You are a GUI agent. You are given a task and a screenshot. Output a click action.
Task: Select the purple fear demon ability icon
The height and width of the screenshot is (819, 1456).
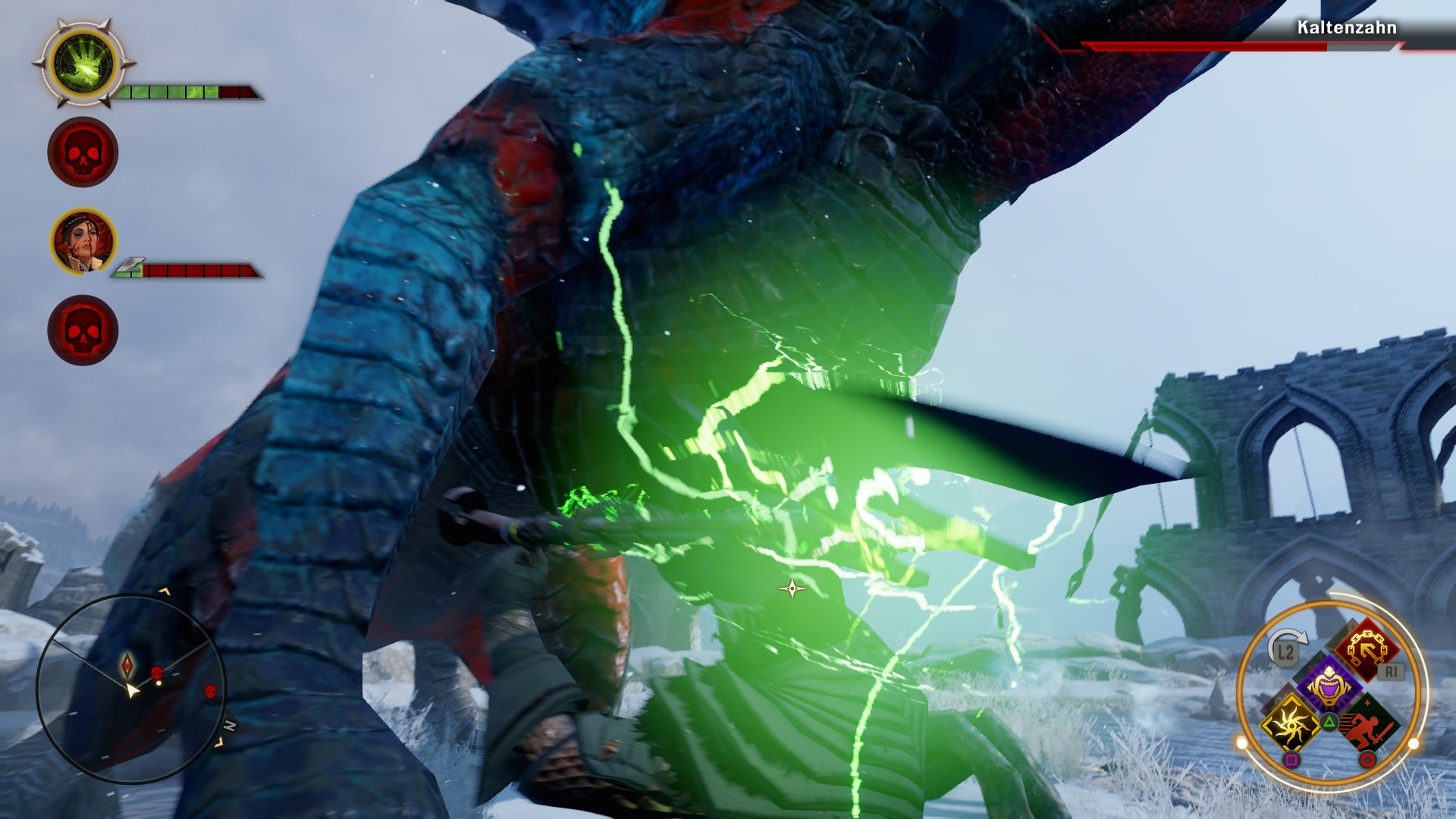click(1329, 682)
